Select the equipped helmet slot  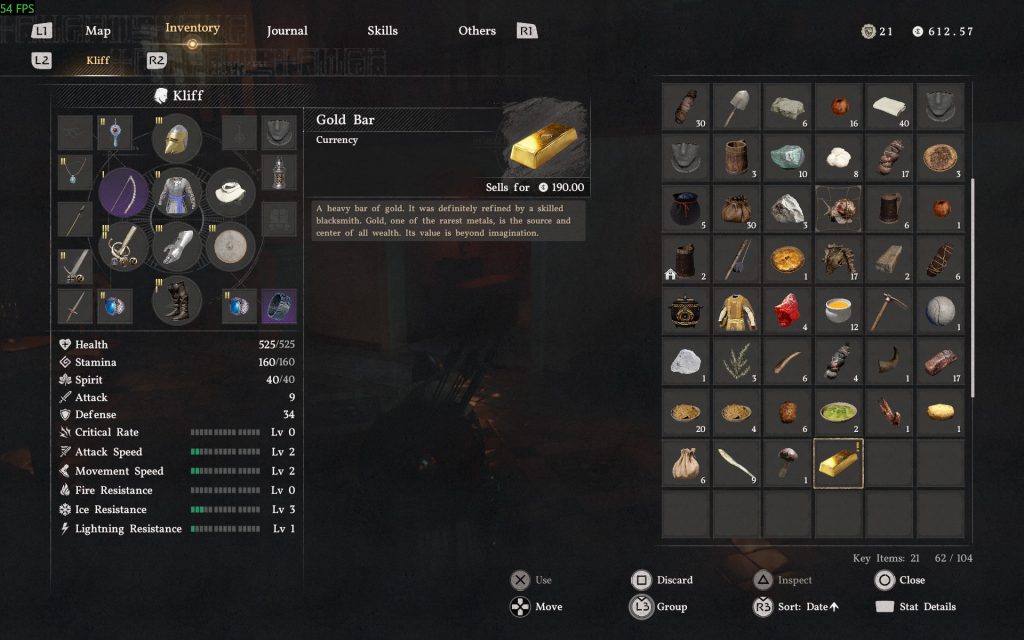coord(177,139)
